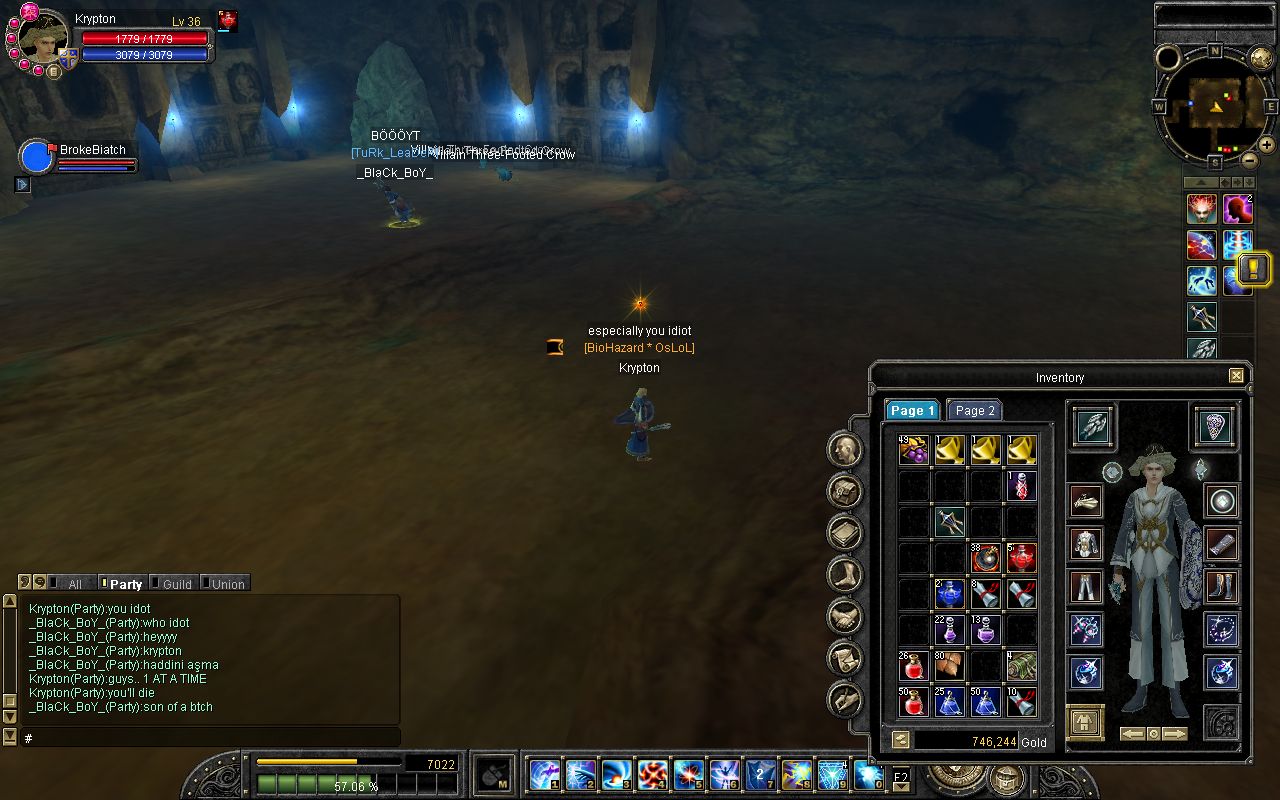Select party member BrokeBiatch
The width and height of the screenshot is (1280, 800).
click(x=92, y=150)
